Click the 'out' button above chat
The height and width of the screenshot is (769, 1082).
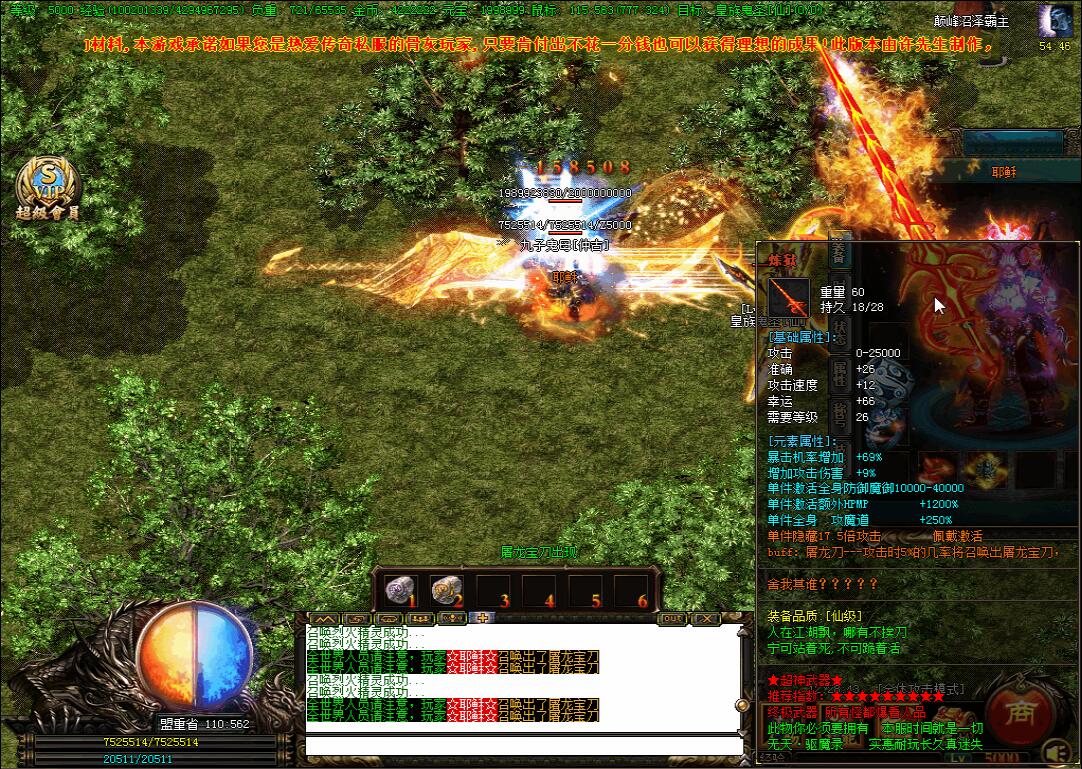[674, 619]
